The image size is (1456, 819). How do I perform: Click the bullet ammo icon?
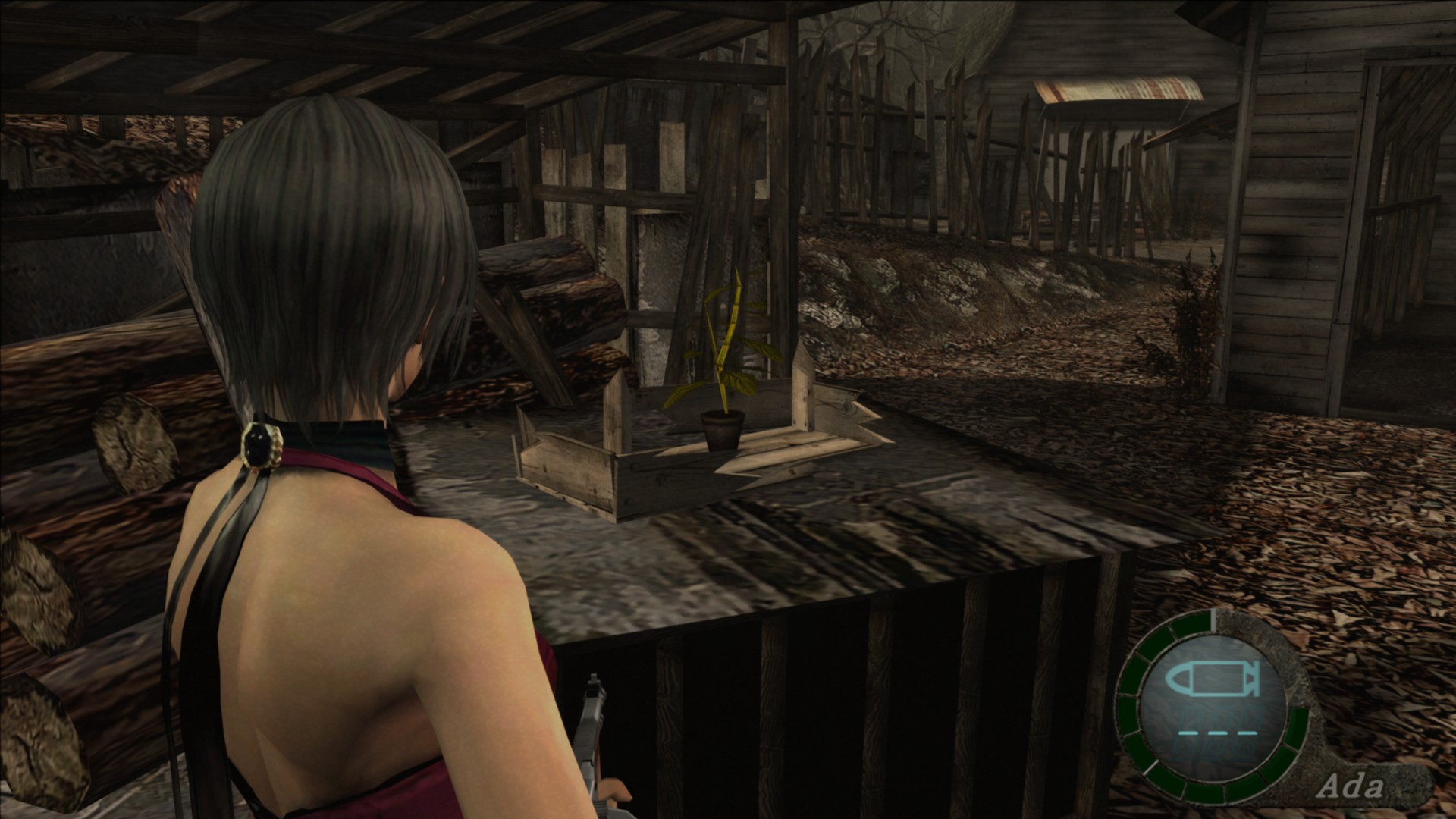[x=1211, y=680]
